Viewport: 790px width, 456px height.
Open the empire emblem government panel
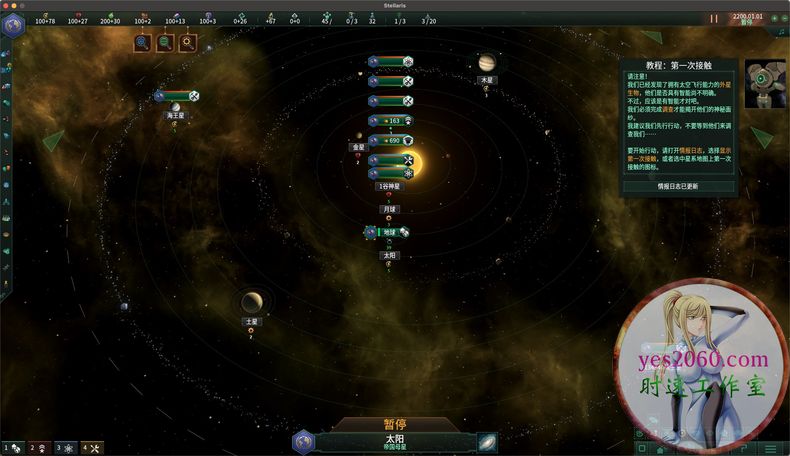[13, 26]
